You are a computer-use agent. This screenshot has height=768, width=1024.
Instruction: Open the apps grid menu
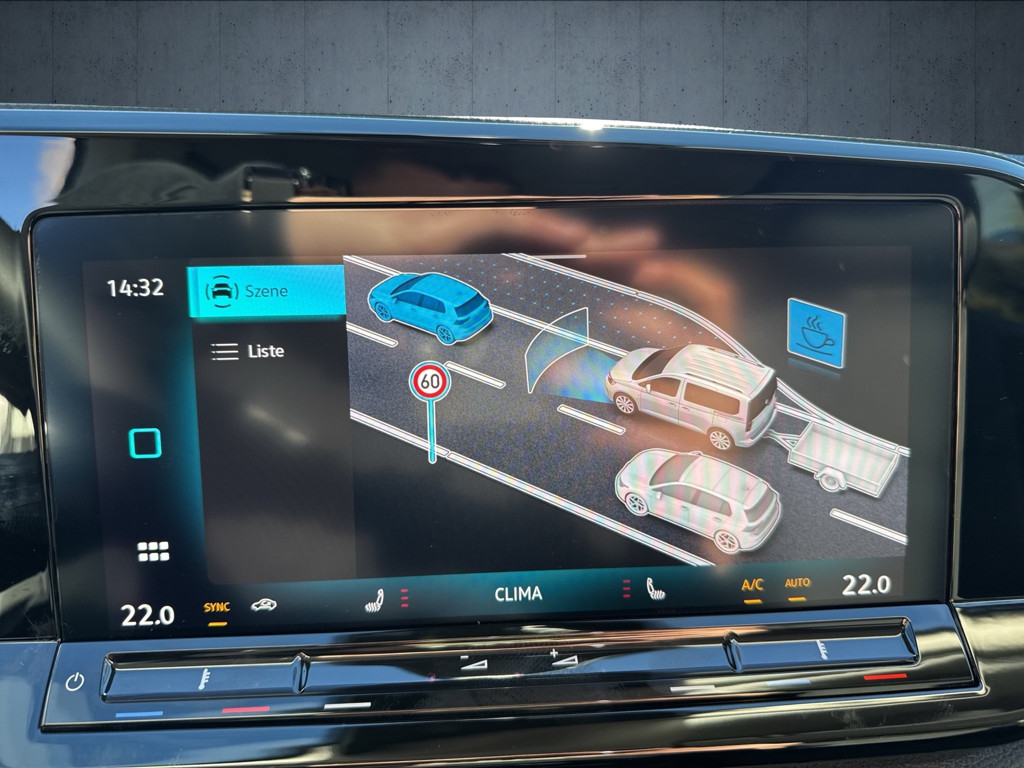coord(153,551)
